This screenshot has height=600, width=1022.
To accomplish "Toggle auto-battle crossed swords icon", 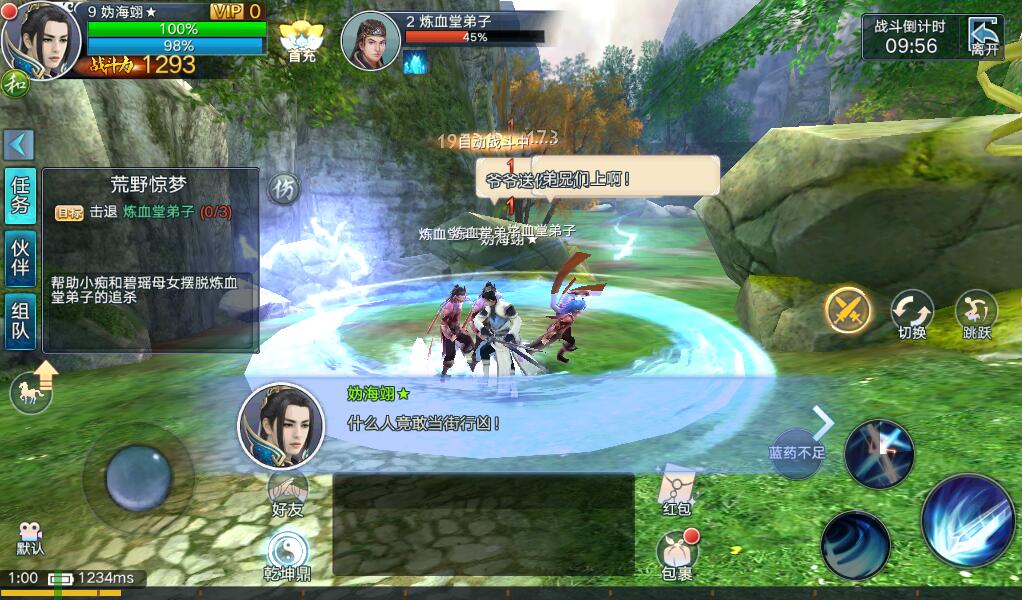I will (x=848, y=310).
